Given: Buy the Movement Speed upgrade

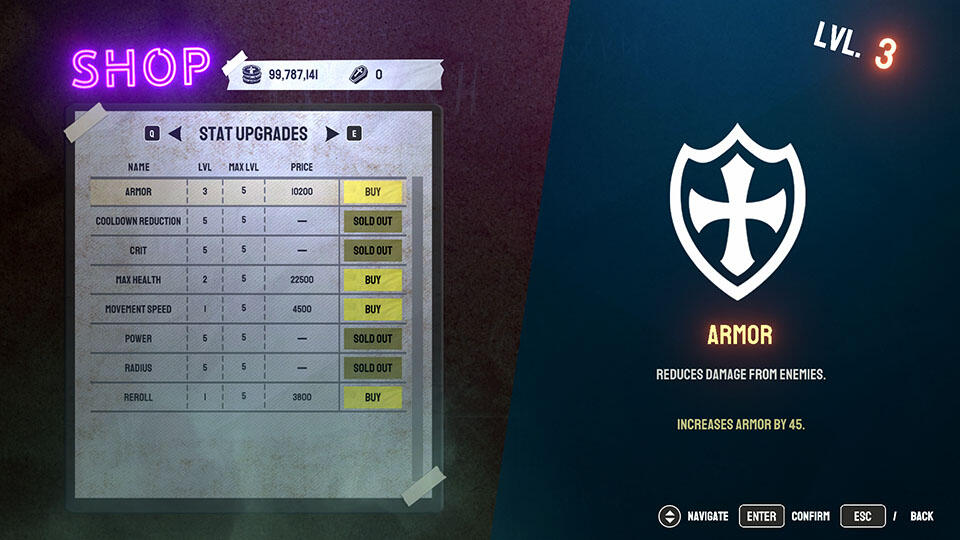Looking at the screenshot, I should coord(372,309).
